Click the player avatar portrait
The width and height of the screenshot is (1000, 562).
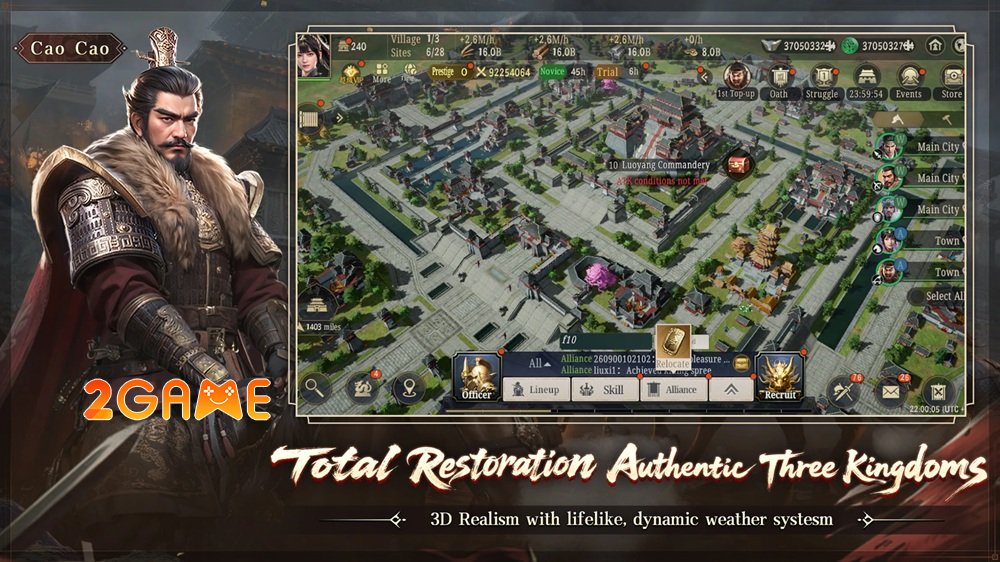tap(314, 55)
